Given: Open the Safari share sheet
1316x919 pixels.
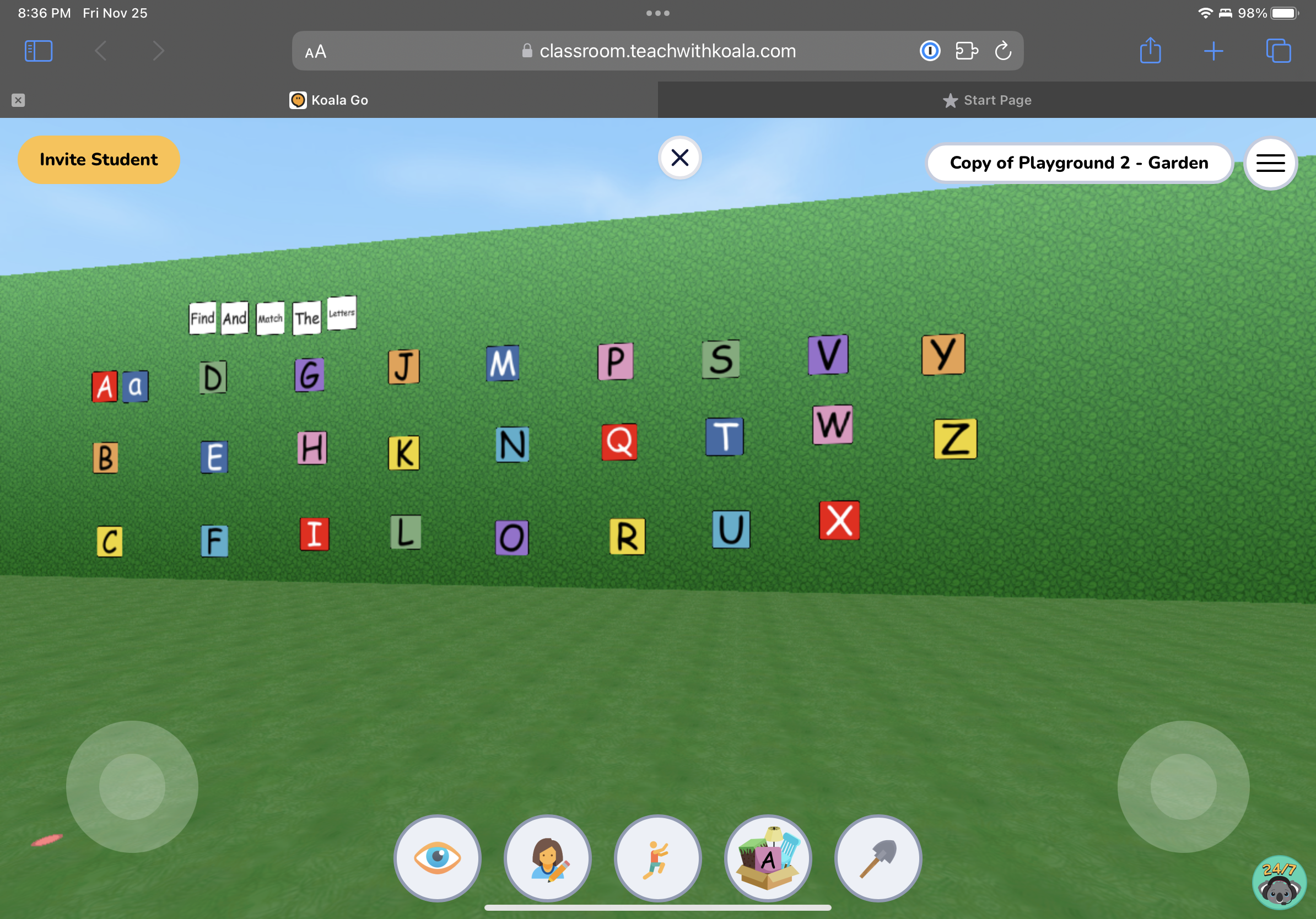Looking at the screenshot, I should click(1150, 51).
